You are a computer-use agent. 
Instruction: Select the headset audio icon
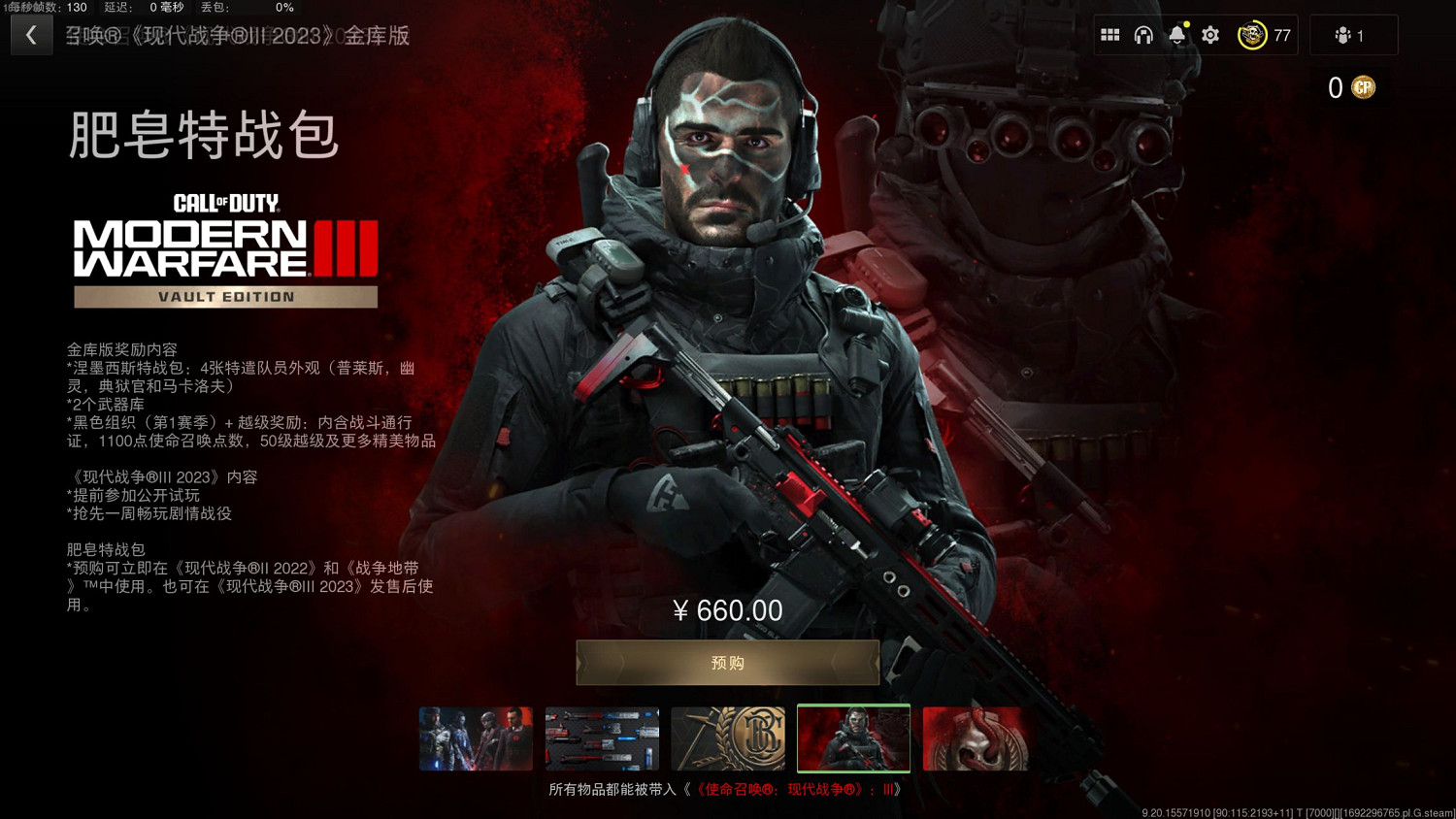click(1143, 34)
